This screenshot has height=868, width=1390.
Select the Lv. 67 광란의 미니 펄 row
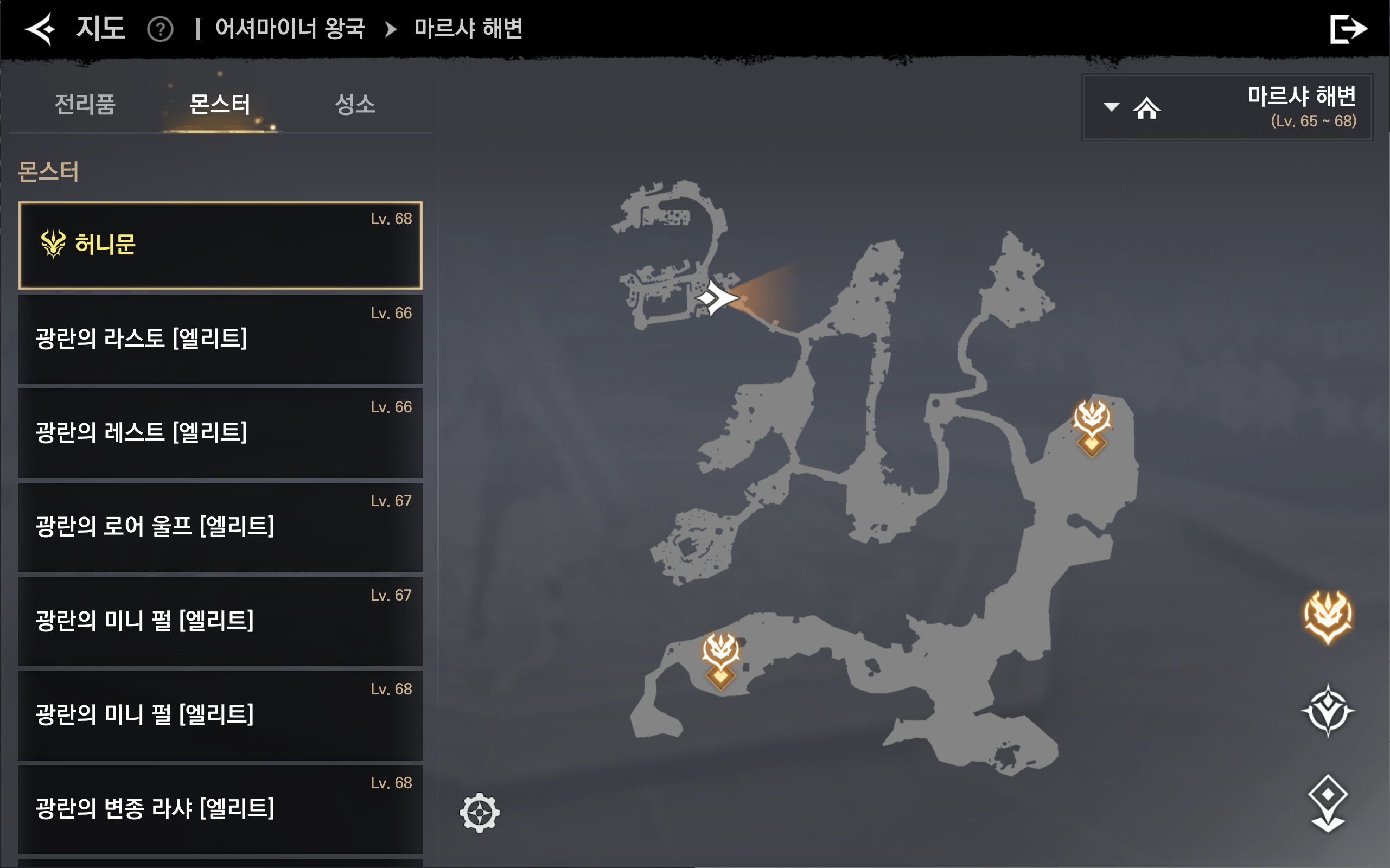coord(220,621)
